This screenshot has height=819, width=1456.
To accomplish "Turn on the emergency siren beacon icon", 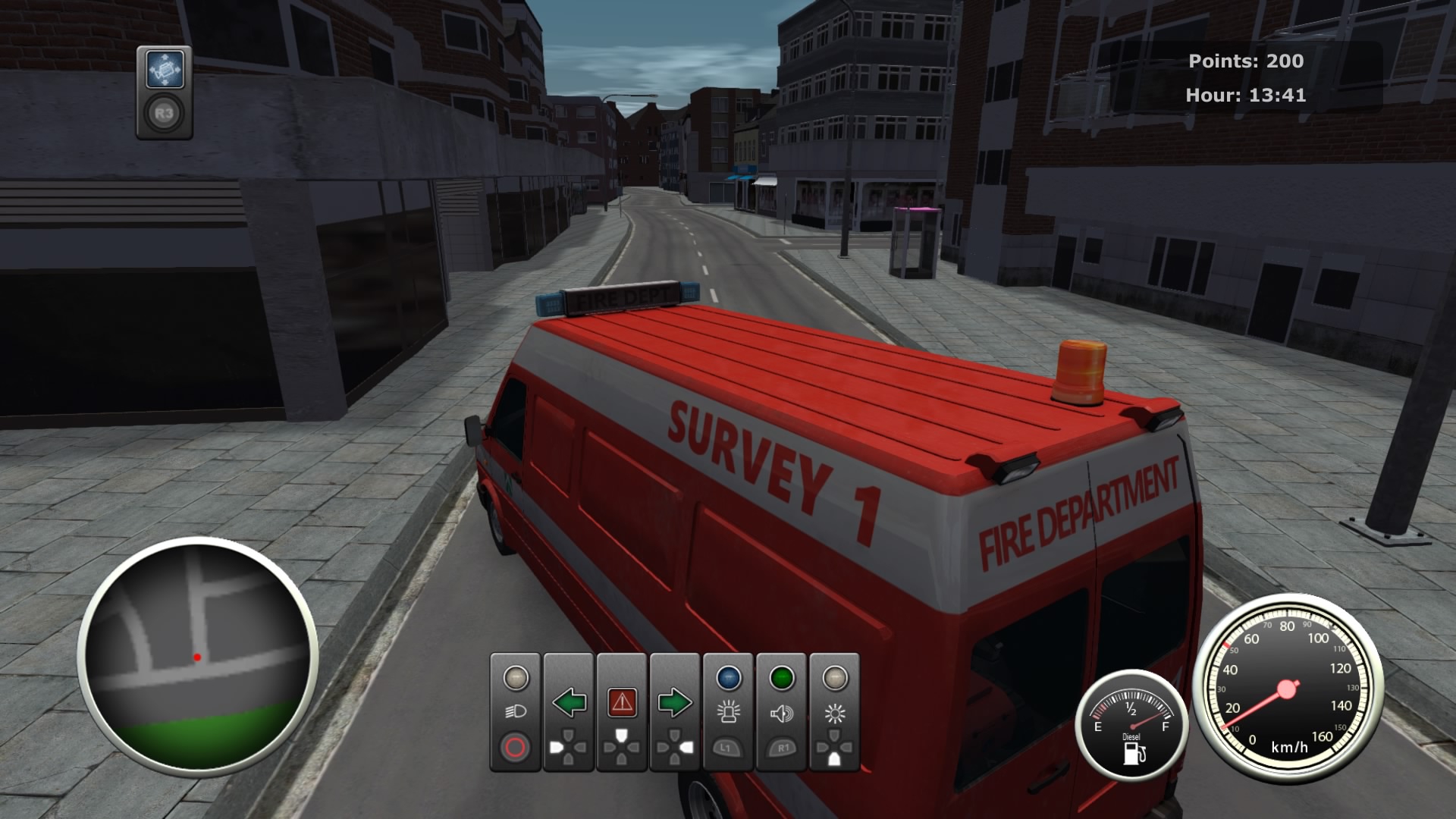I will 729,712.
